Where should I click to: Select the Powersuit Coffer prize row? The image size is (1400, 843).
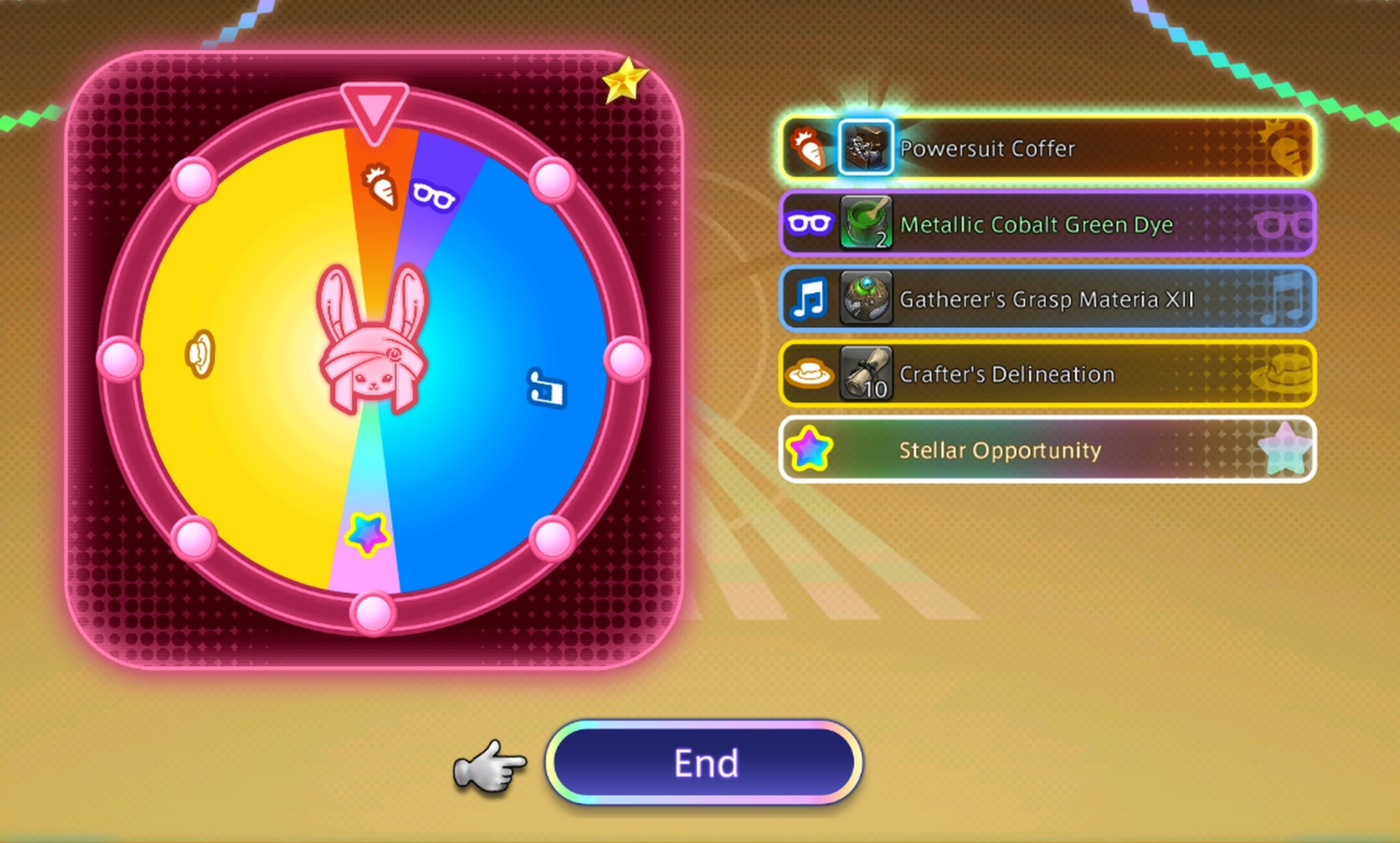click(x=1047, y=148)
